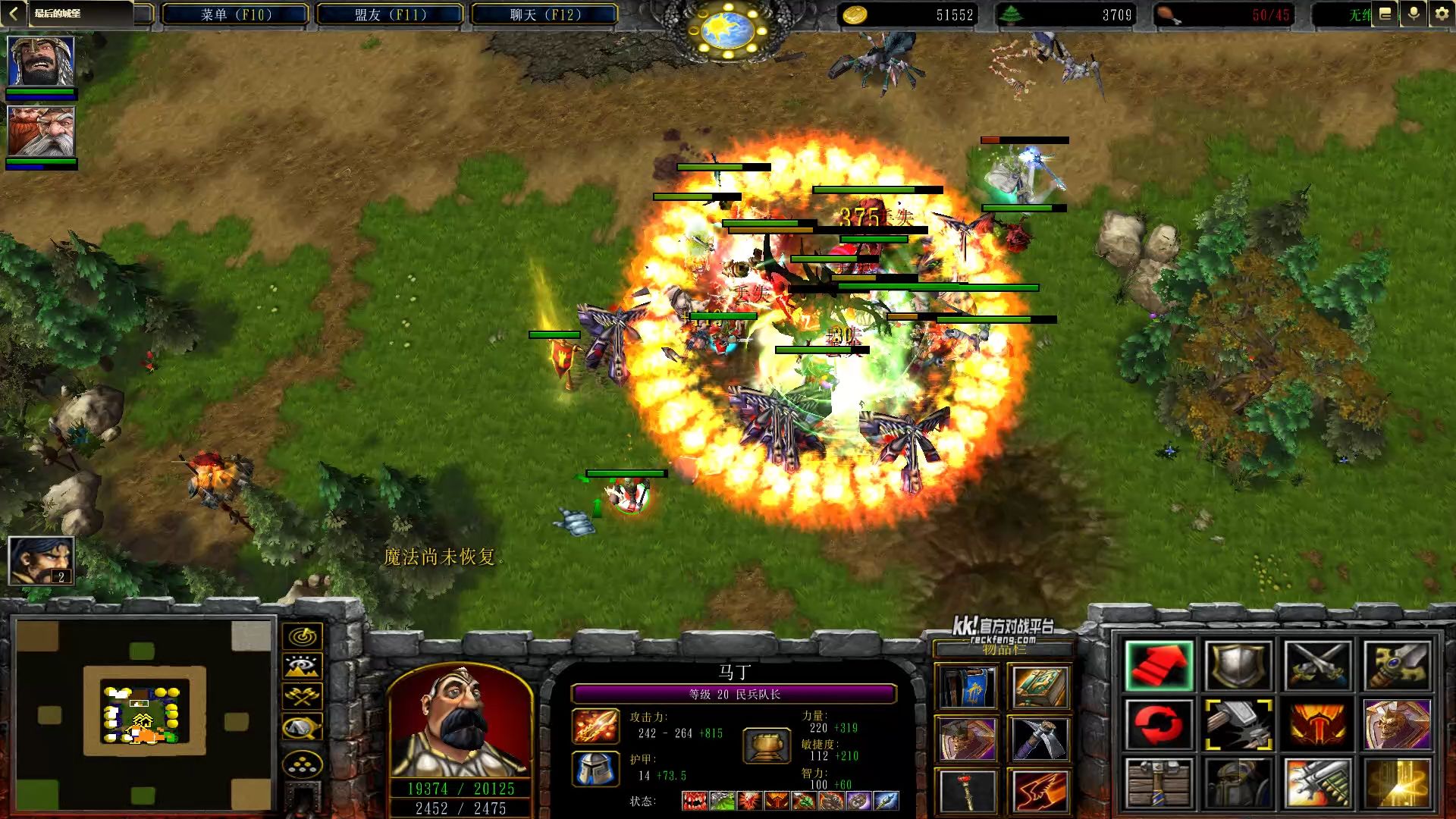Open the 盟友 (F11) allies panel
This screenshot has width=1456, height=819.
click(390, 14)
